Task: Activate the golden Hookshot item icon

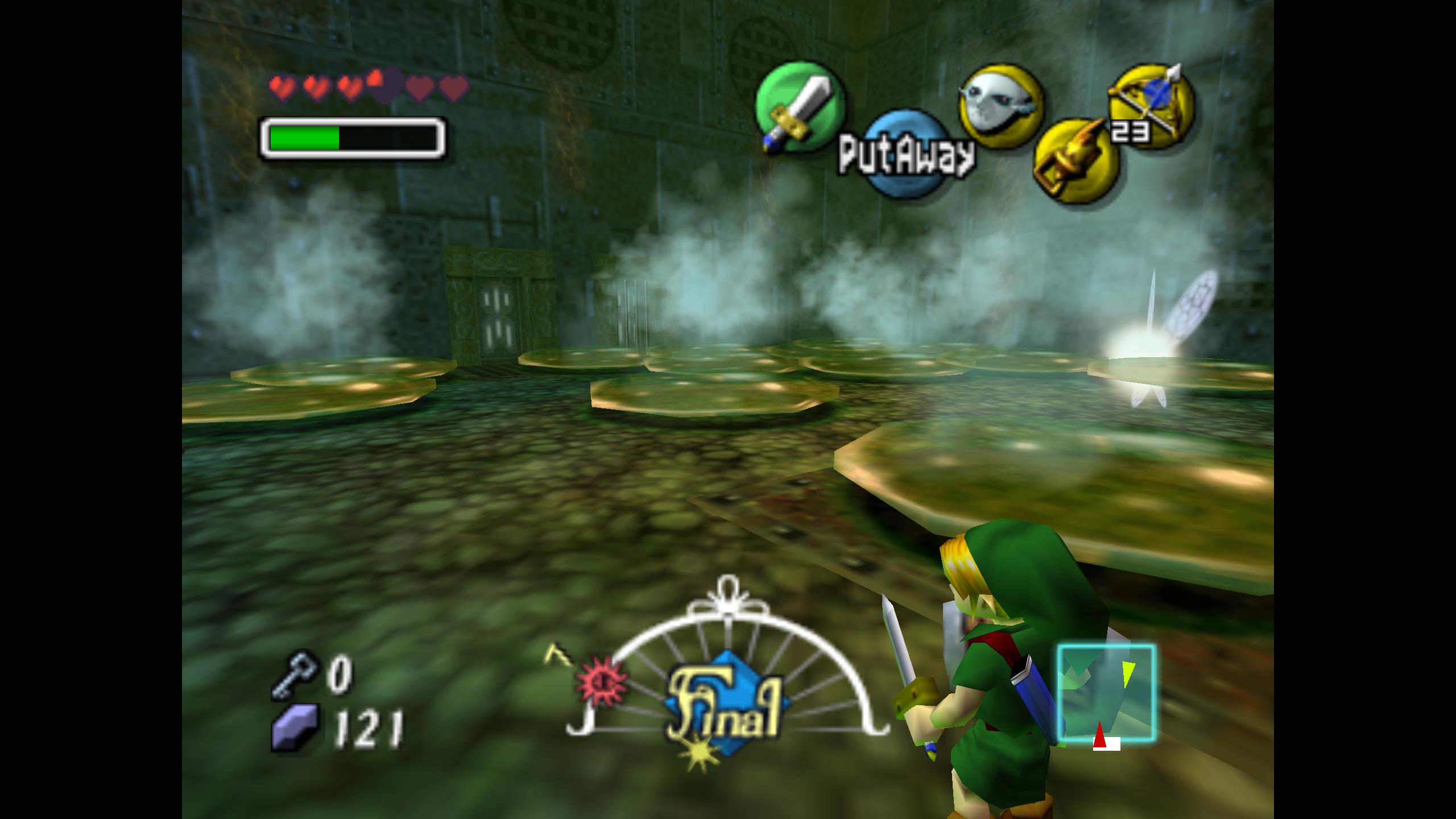Action: click(x=1076, y=160)
